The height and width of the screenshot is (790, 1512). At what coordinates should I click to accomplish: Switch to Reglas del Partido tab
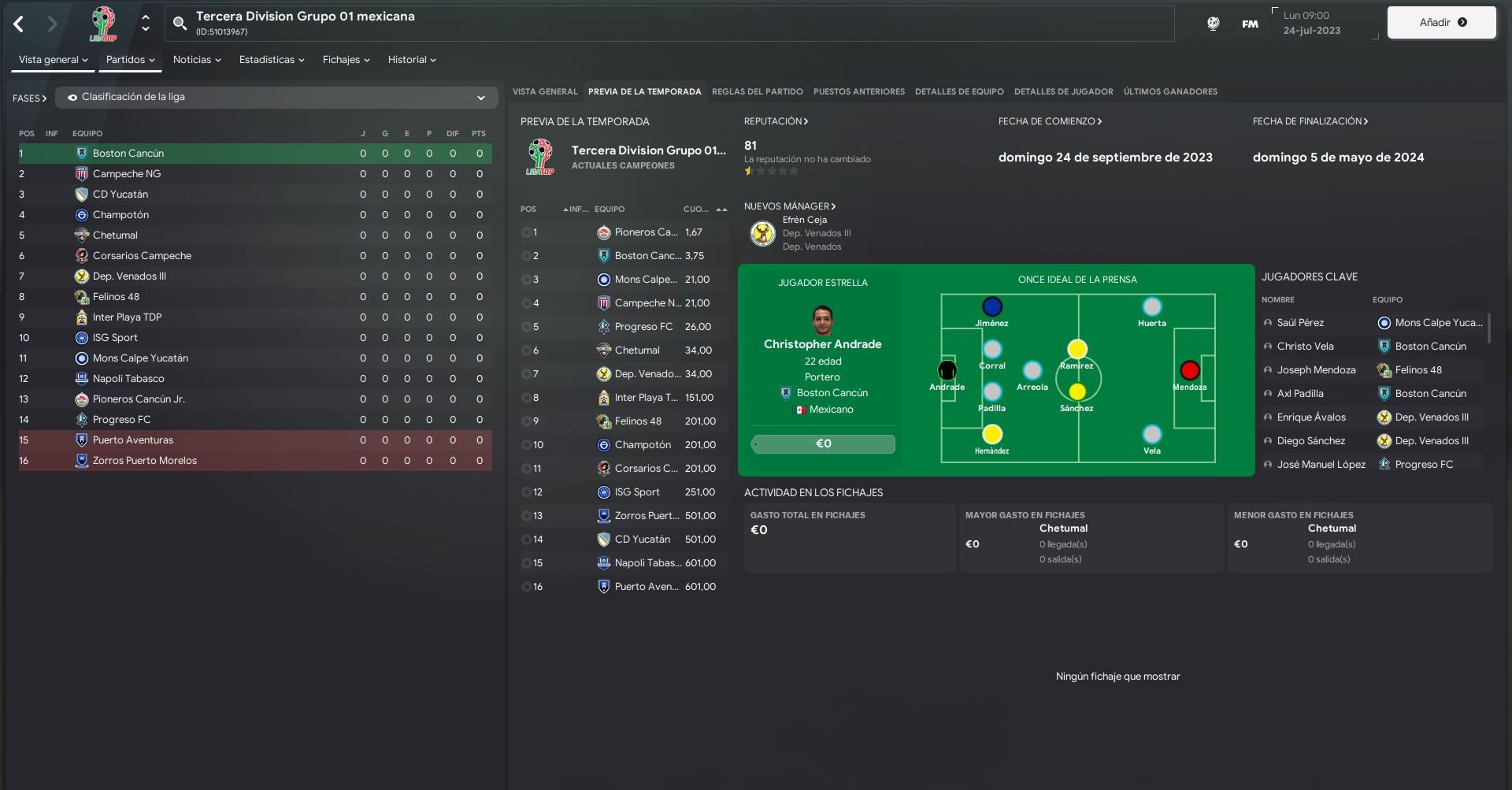click(757, 92)
